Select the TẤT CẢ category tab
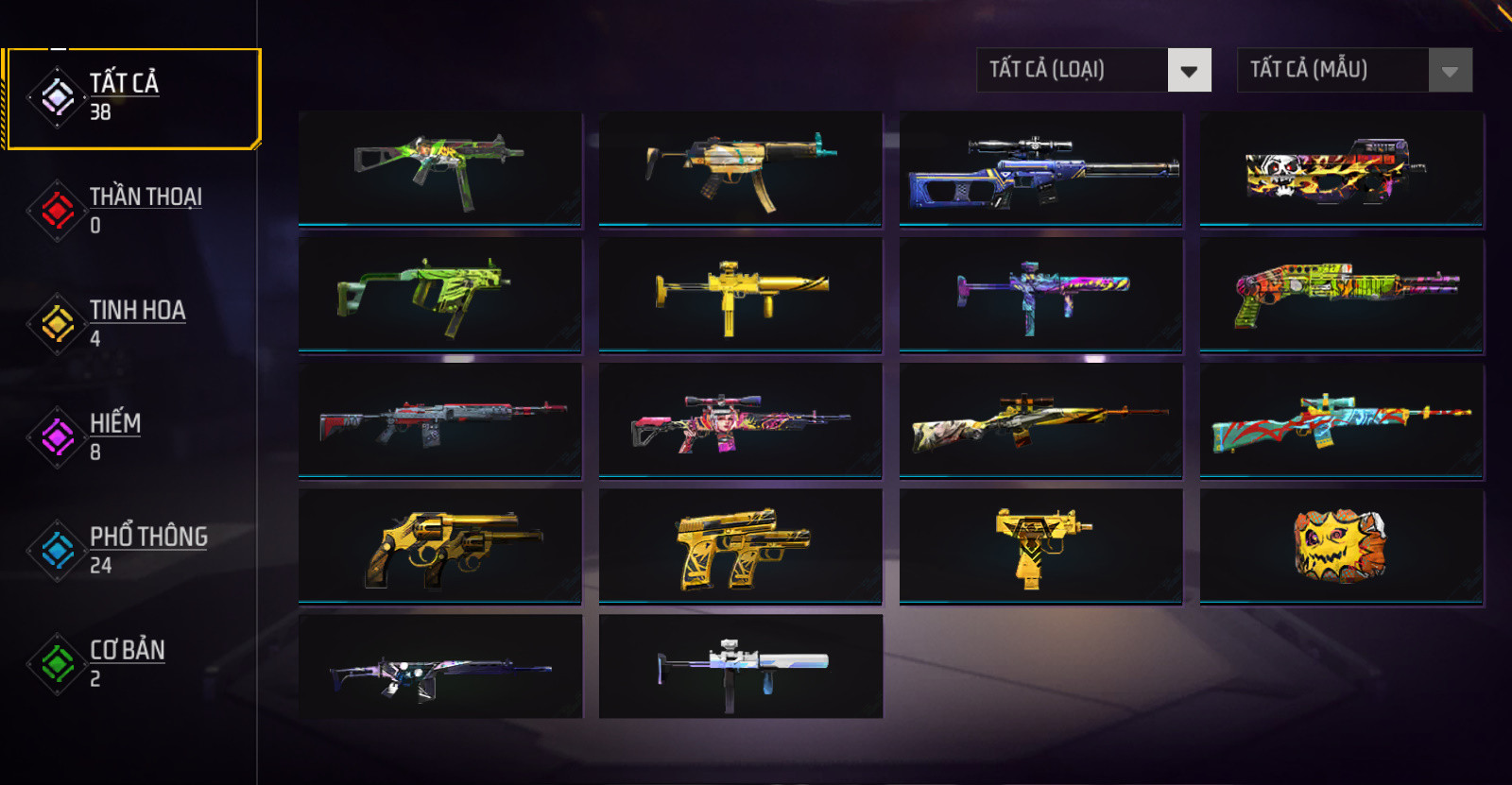Screen dimensions: 1512x785 [x=132, y=98]
